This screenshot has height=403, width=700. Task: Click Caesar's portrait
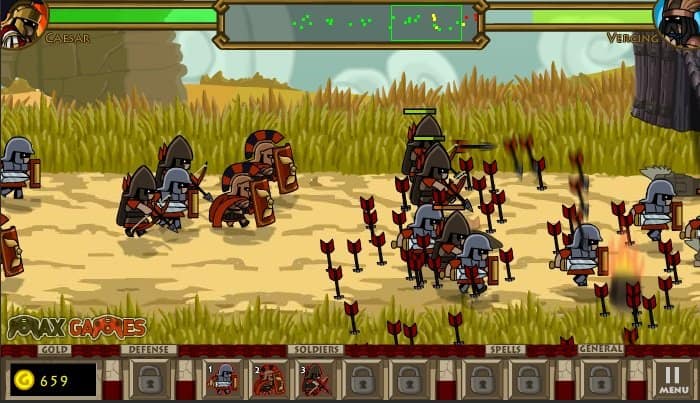point(22,22)
